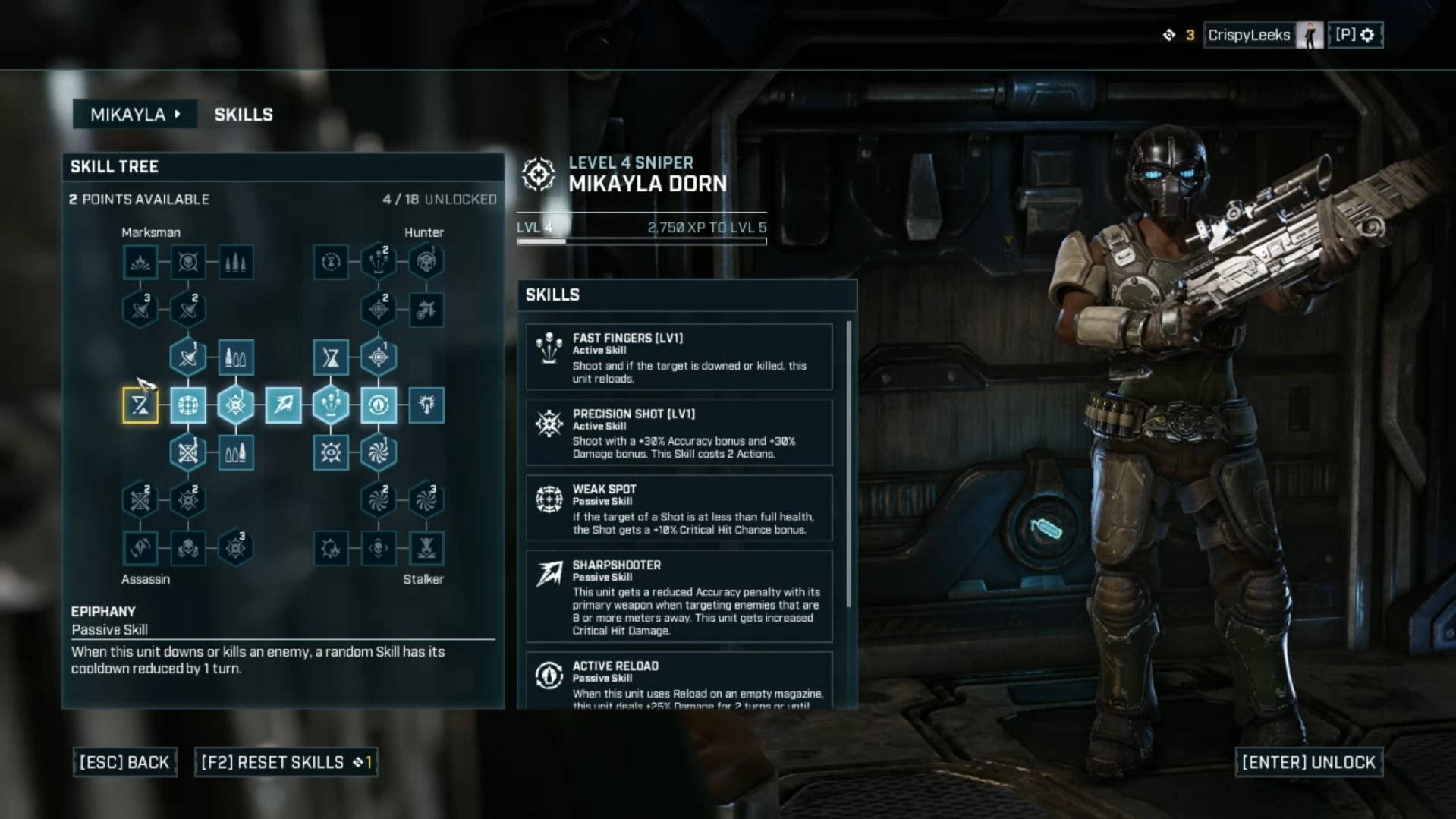Select Precision Shot entry in Skills list
This screenshot has height=819, width=1456.
679,433
